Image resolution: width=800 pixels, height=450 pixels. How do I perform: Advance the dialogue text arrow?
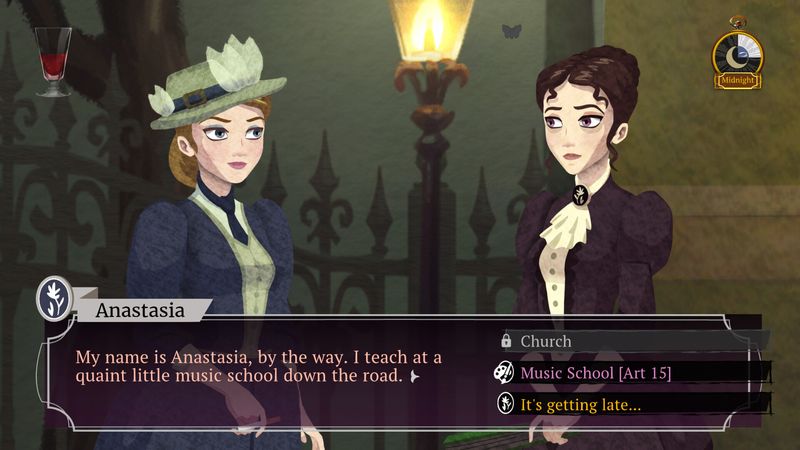coord(414,377)
